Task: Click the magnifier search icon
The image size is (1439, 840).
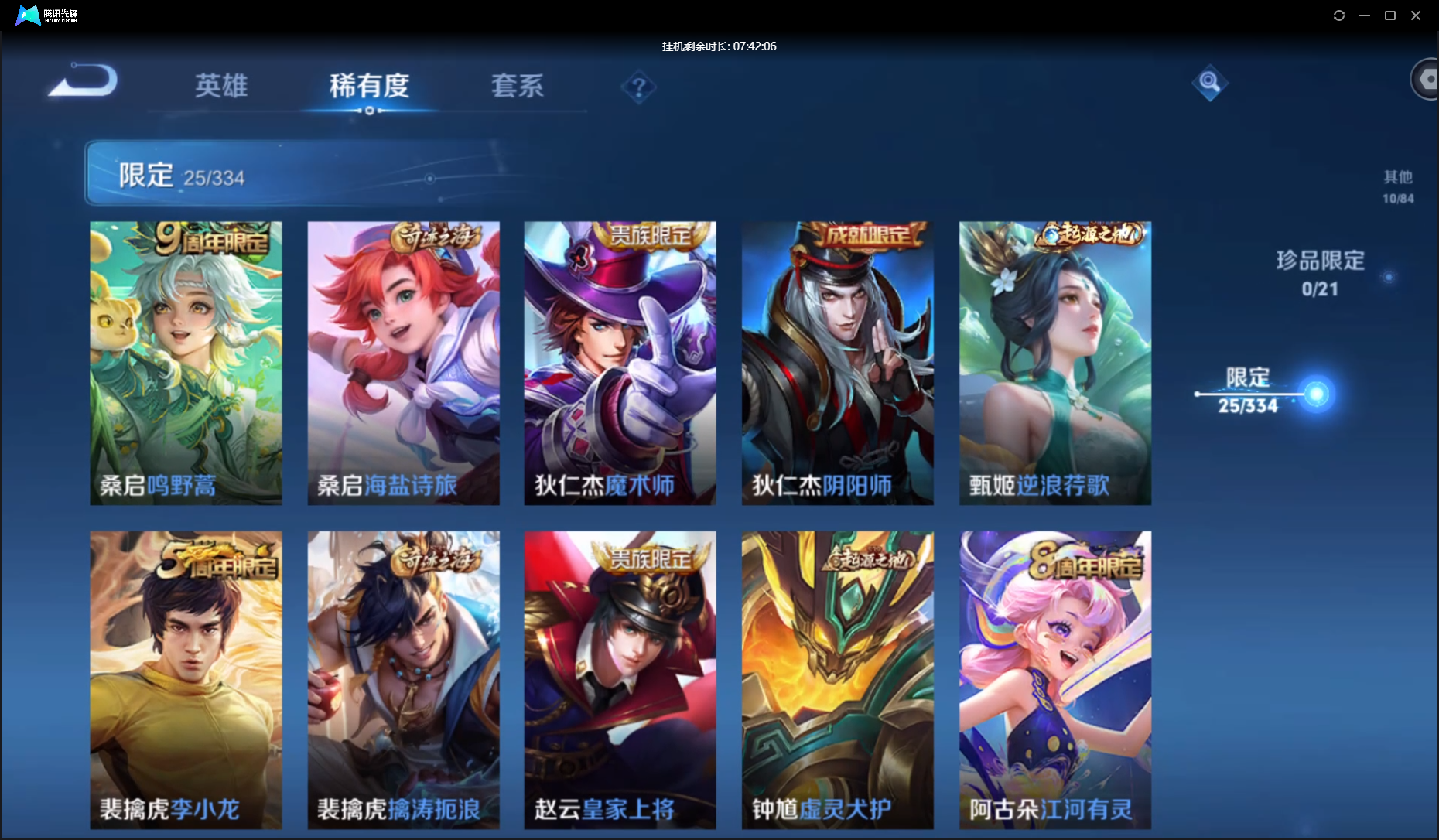Action: click(x=1209, y=82)
